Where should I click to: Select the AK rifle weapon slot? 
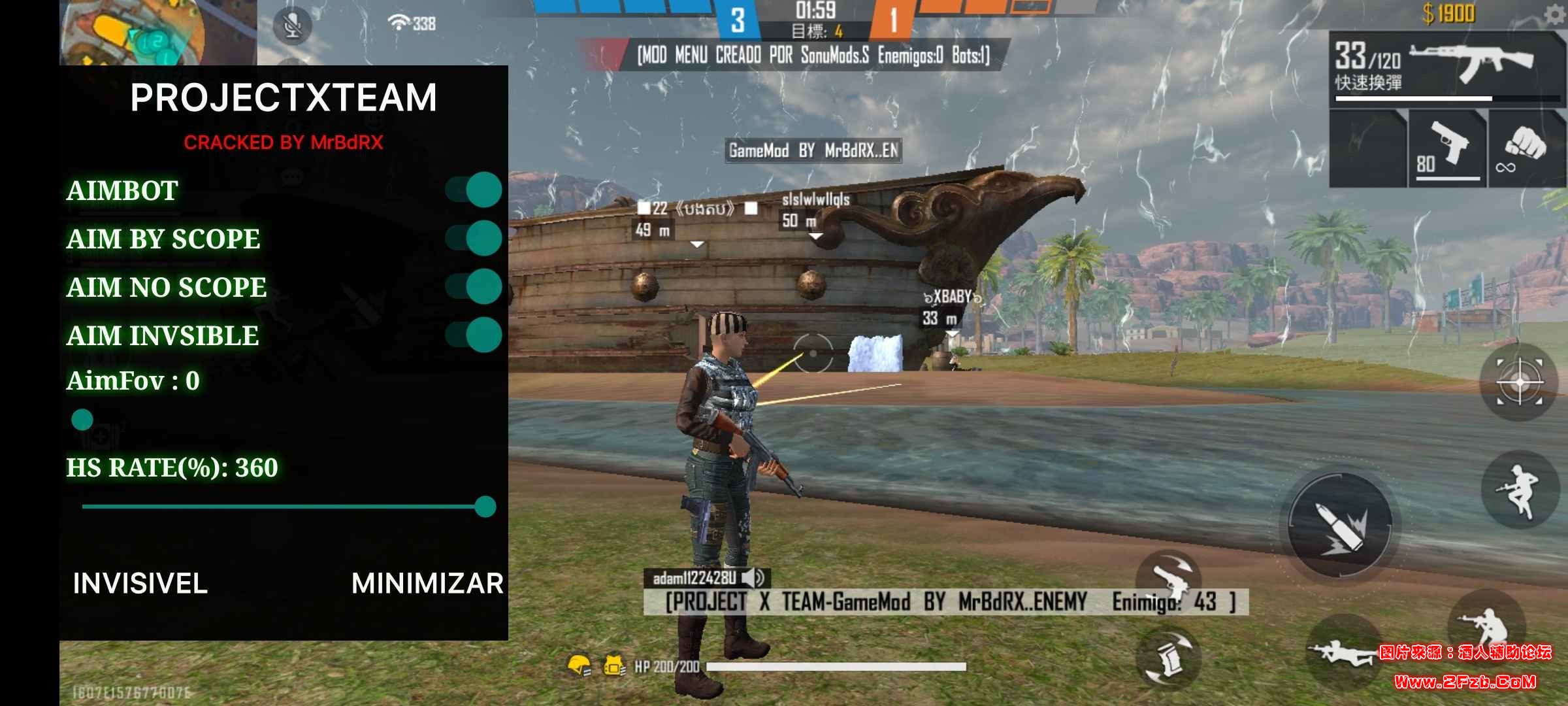(x=1446, y=67)
